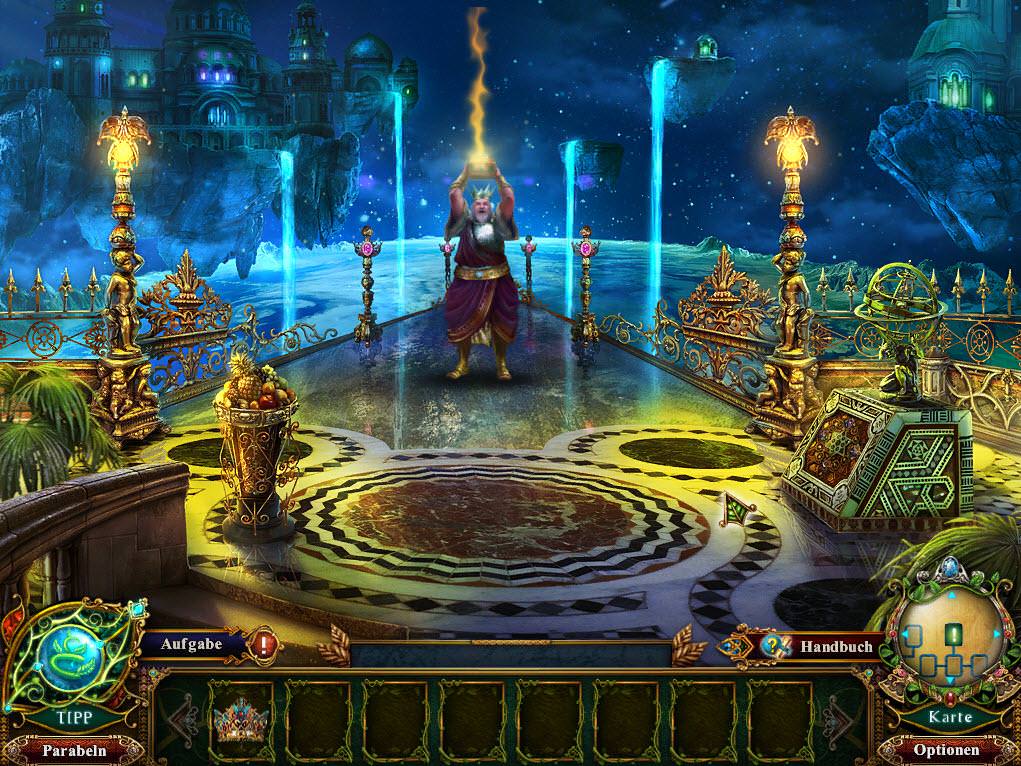Click the red exclamation task alert icon
This screenshot has height=766, width=1021.
pos(264,645)
